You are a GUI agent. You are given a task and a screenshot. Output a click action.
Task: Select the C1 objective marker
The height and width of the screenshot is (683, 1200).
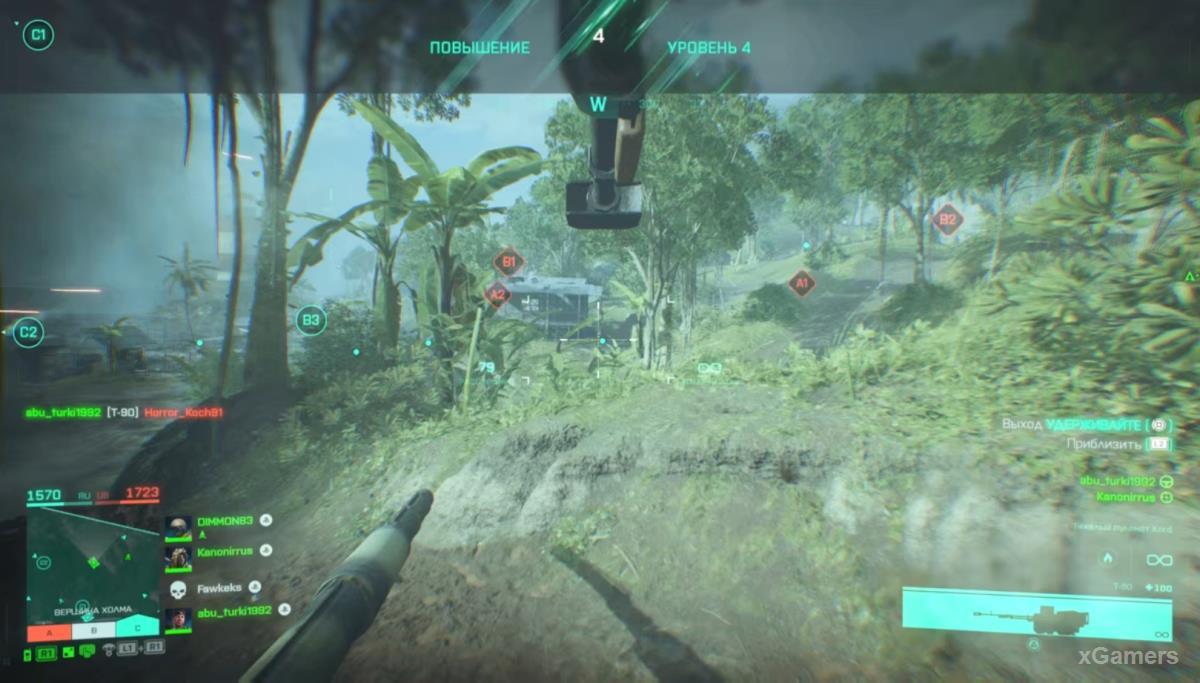[38, 36]
